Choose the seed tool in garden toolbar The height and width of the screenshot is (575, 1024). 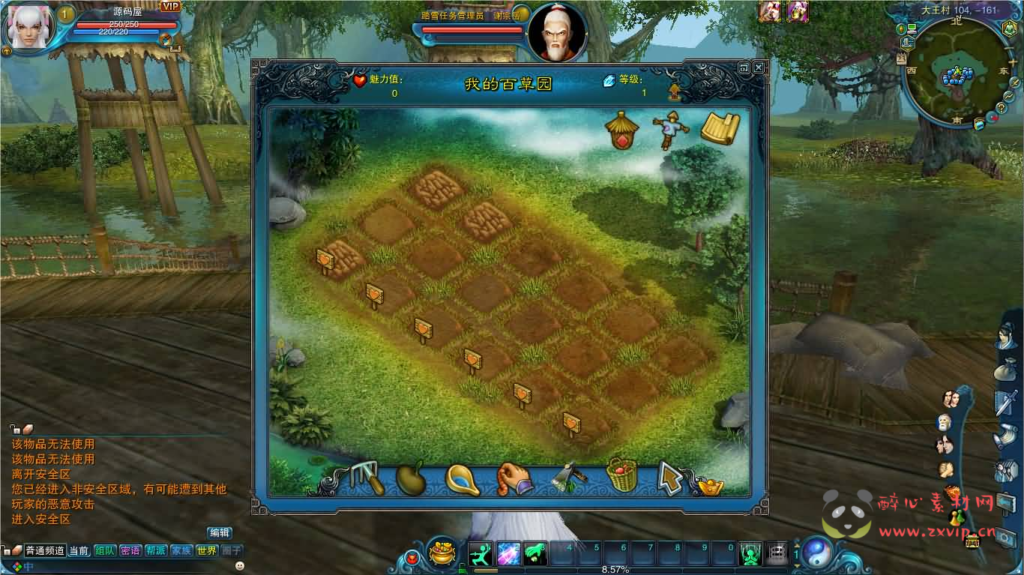point(411,478)
